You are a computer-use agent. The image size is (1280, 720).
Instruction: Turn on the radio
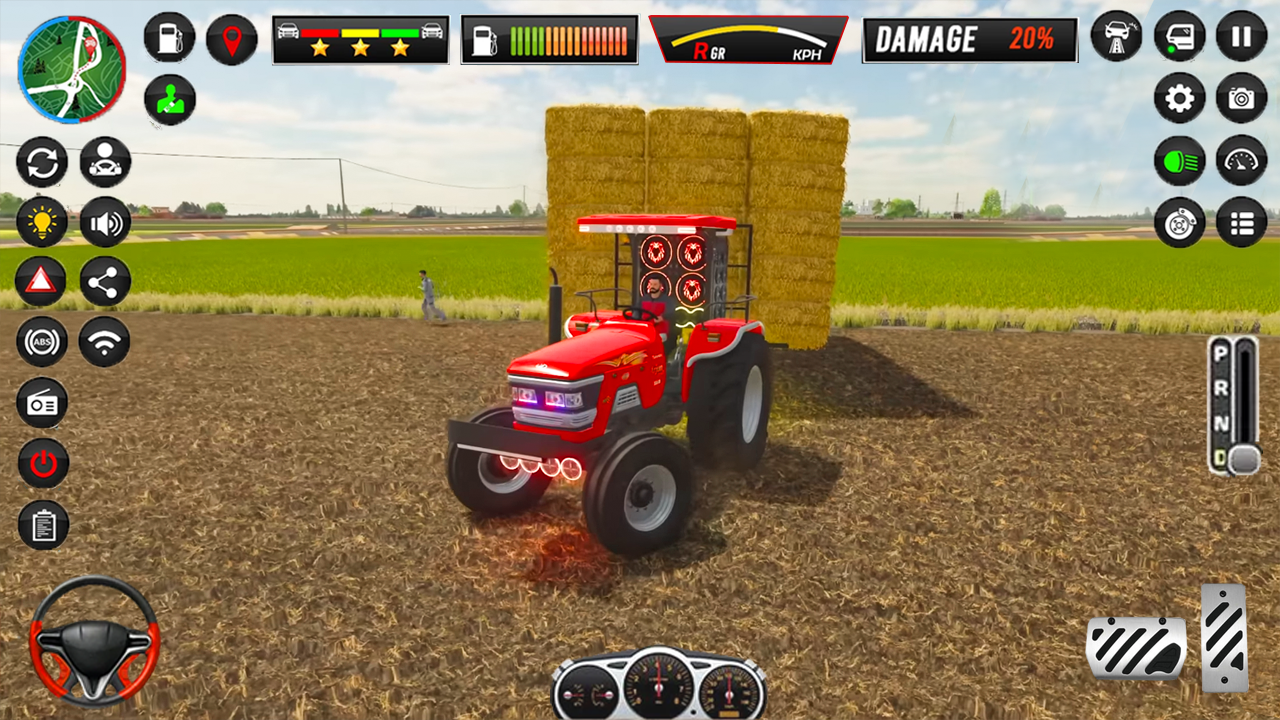tap(42, 403)
